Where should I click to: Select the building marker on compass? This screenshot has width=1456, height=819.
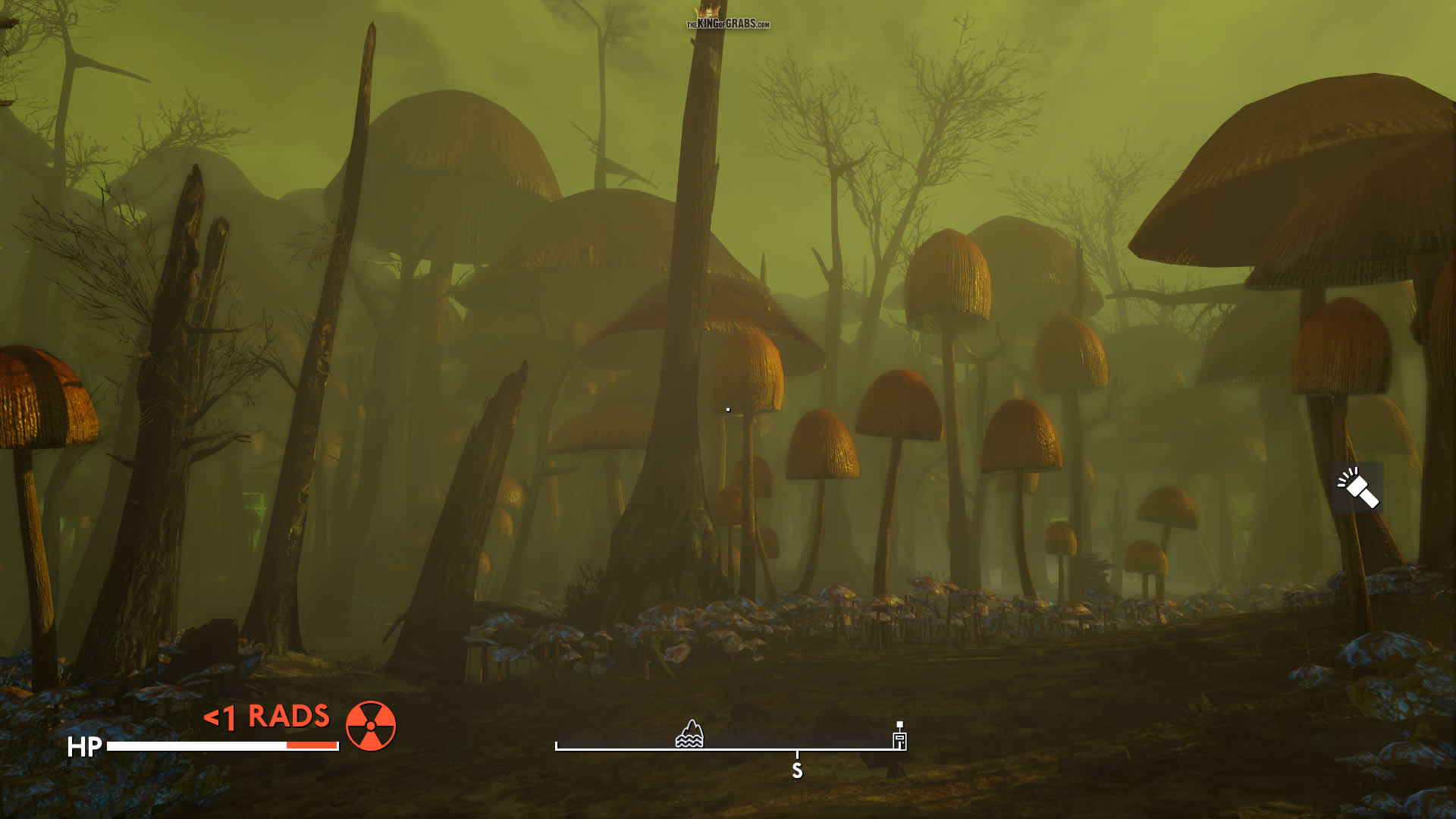point(899,739)
